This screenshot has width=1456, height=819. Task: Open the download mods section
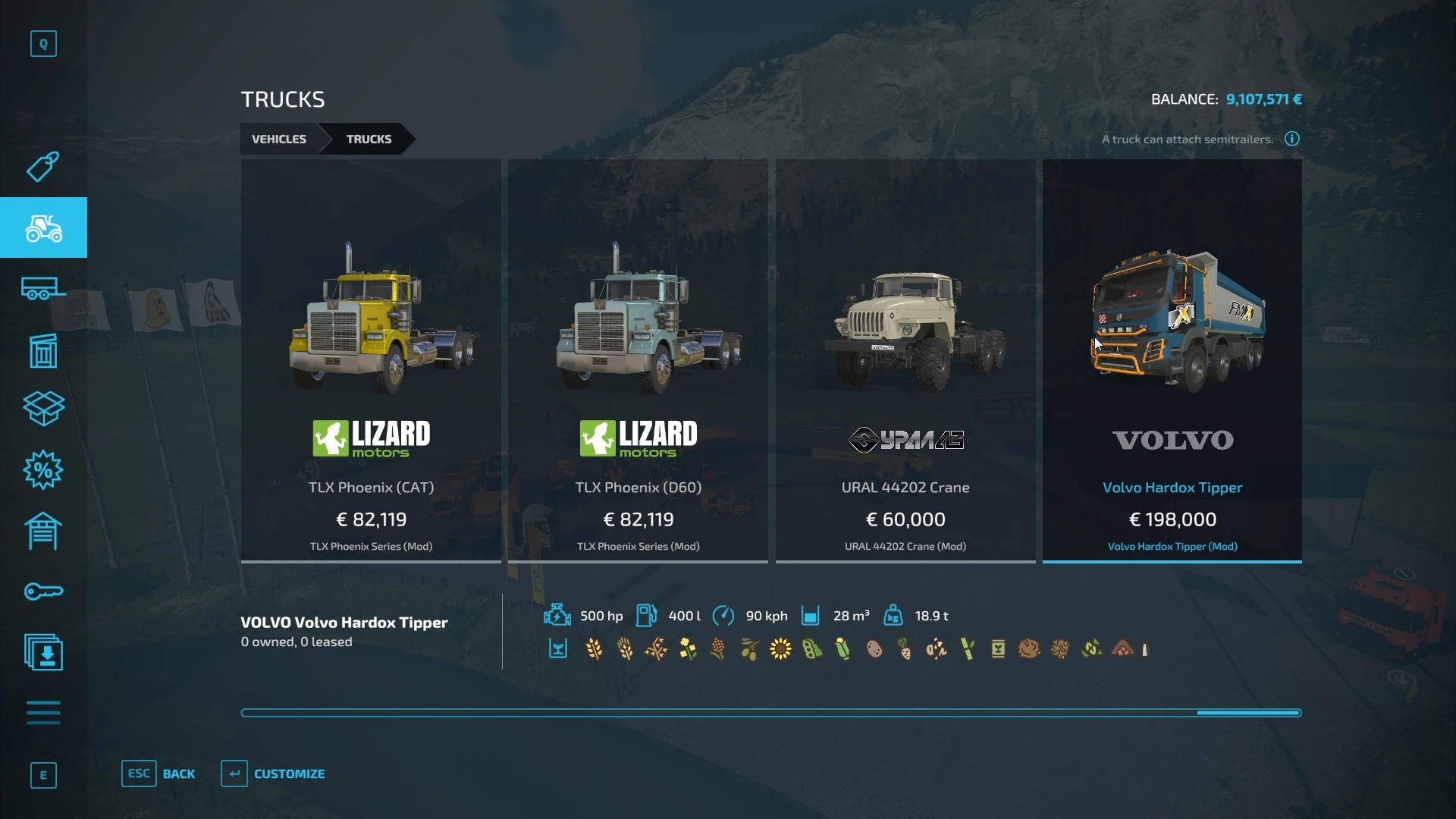pos(43,652)
